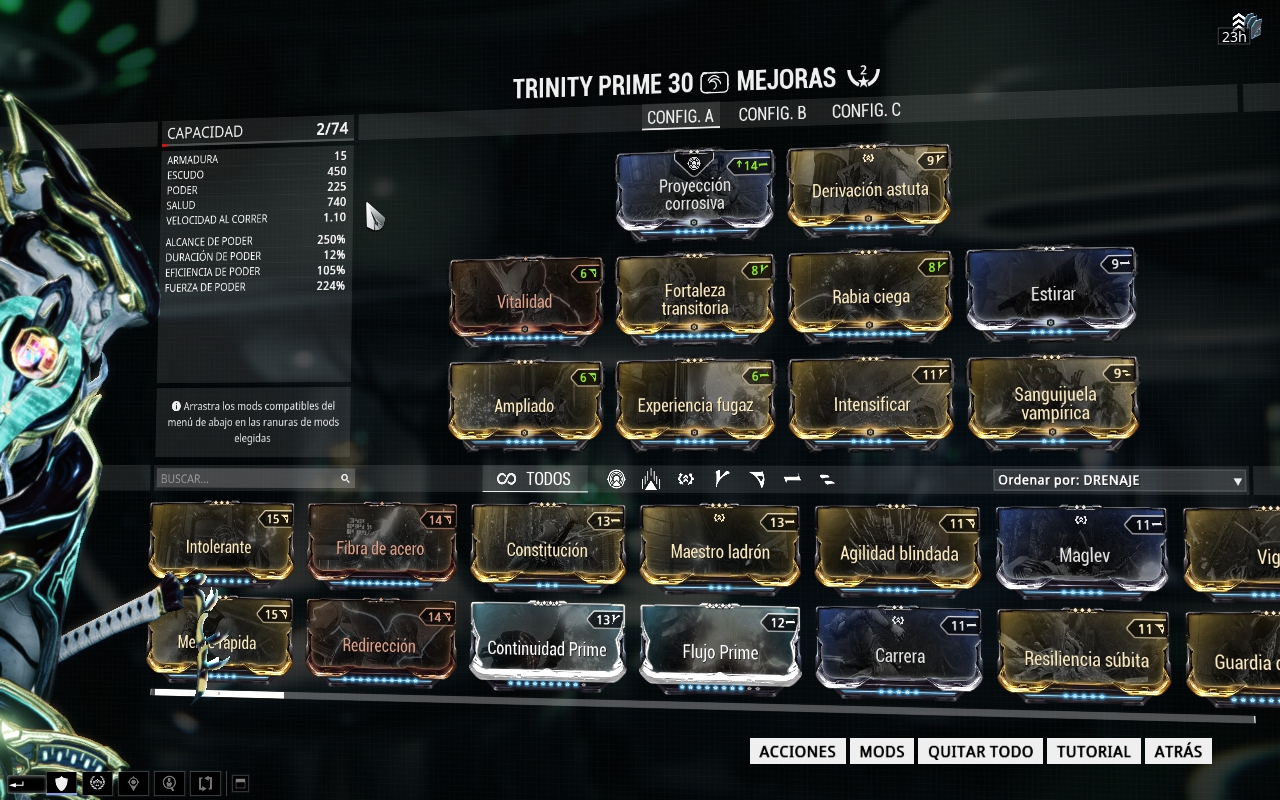
Task: Click the loadout rotation icon in the bottom bar
Action: tap(204, 784)
